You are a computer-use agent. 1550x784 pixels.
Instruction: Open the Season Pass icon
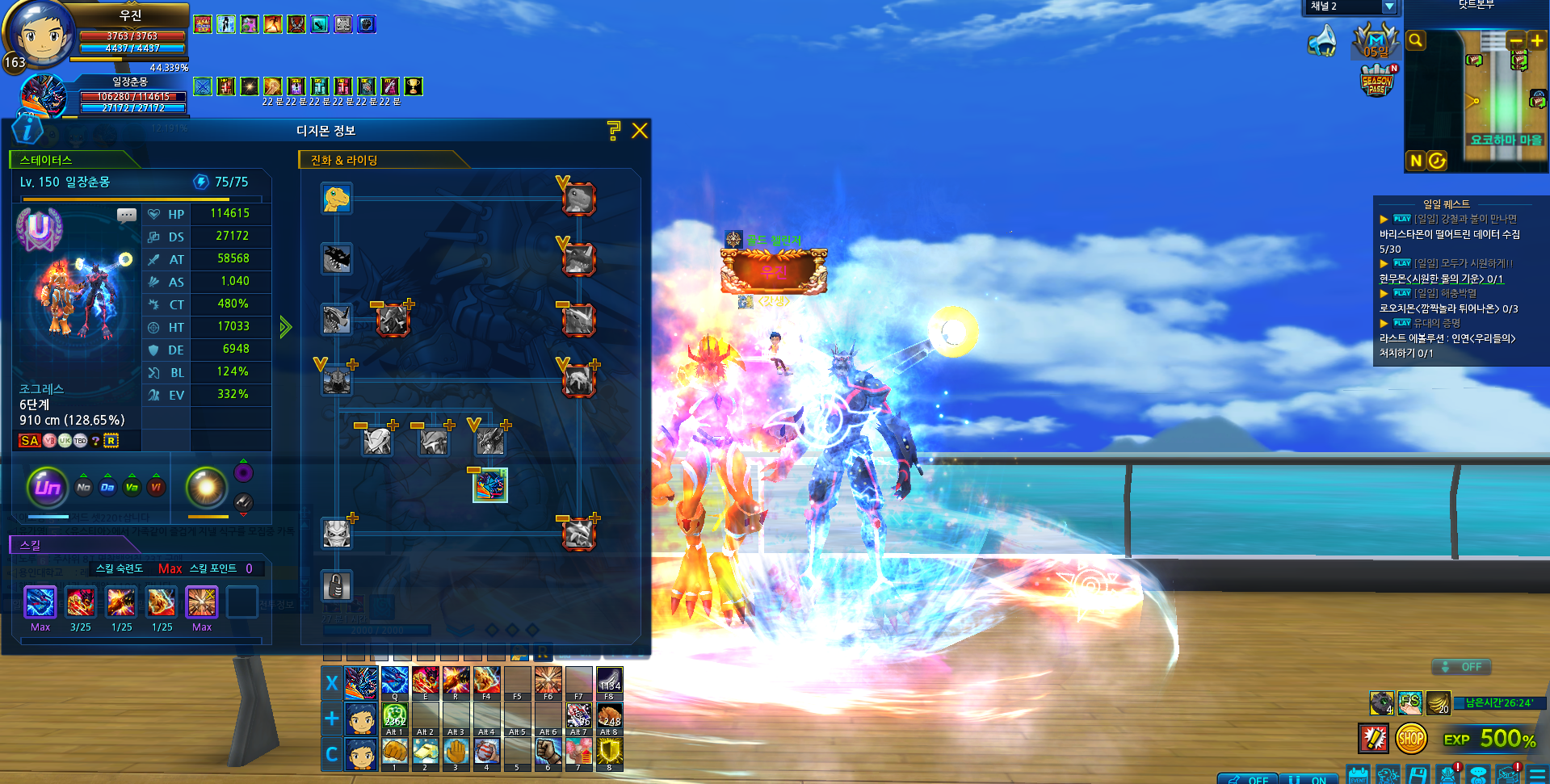click(1377, 82)
